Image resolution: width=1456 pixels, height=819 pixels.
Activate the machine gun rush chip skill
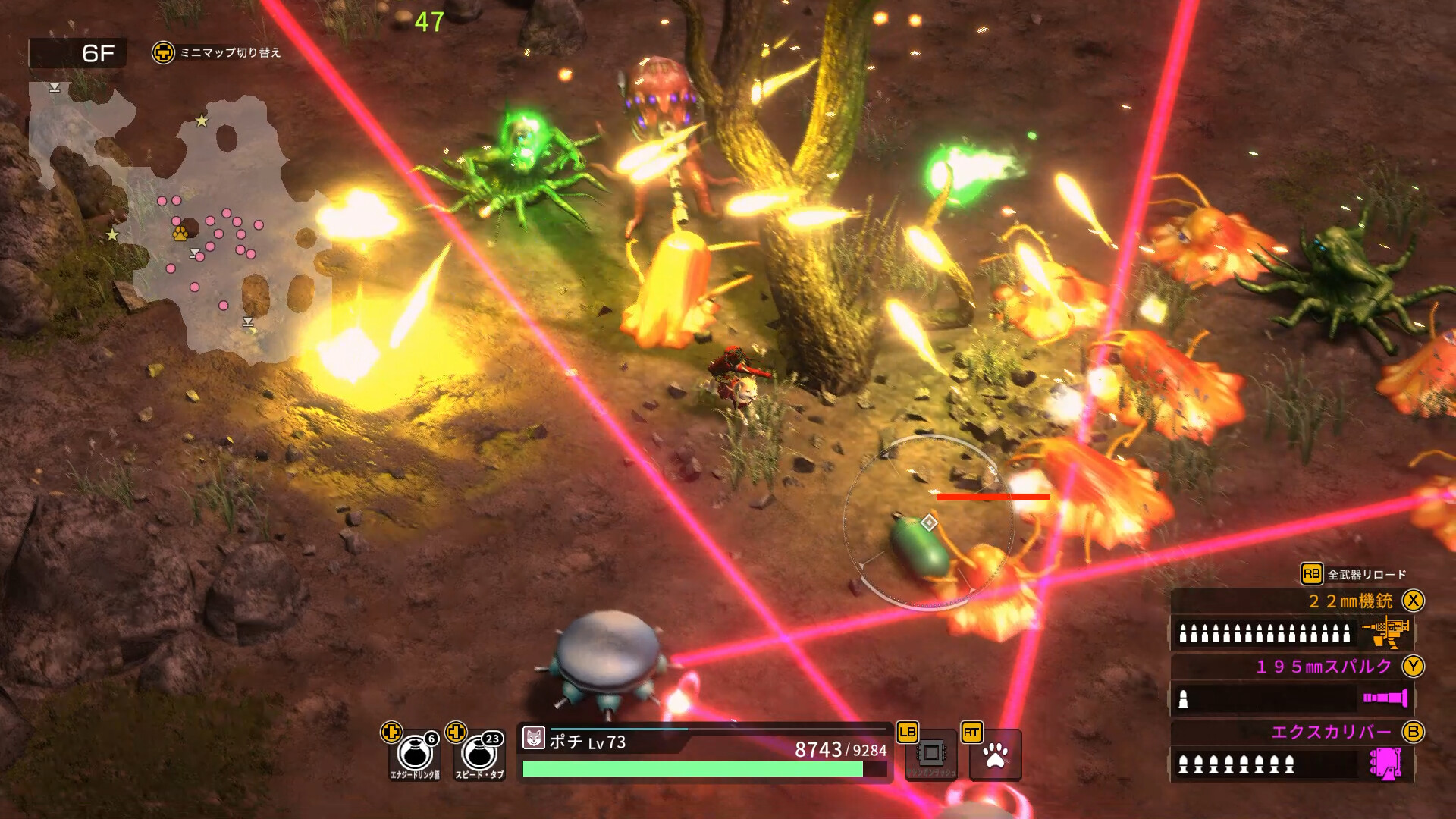coord(931,754)
